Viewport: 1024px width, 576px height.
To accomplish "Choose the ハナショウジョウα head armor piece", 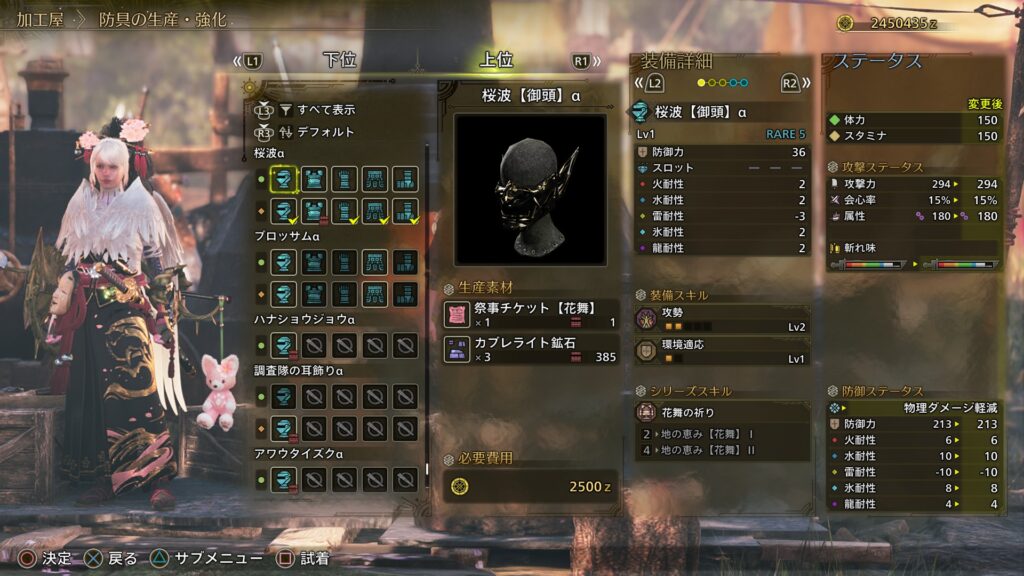I will 285,346.
